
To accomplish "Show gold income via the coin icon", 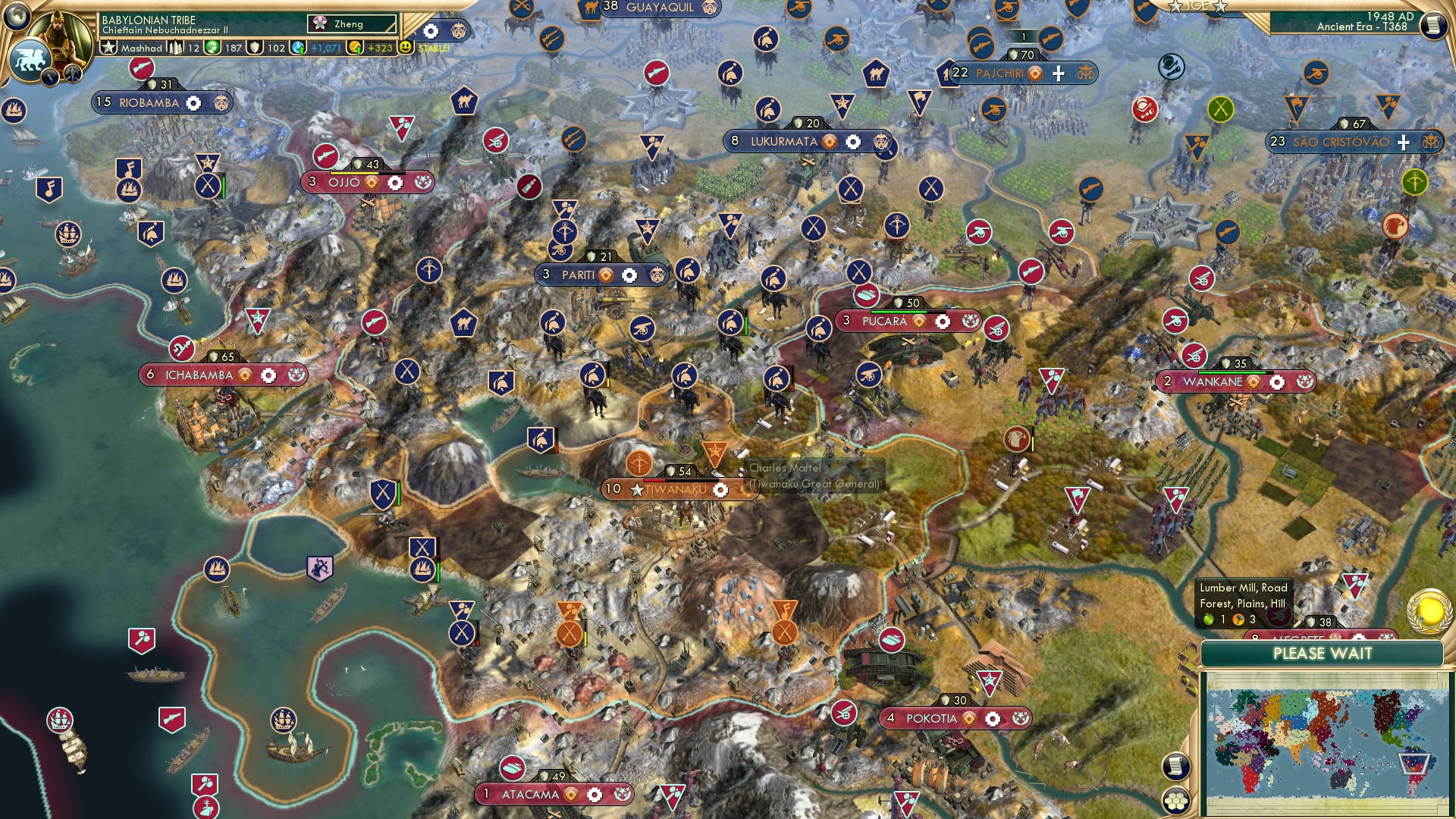I will click(x=355, y=48).
